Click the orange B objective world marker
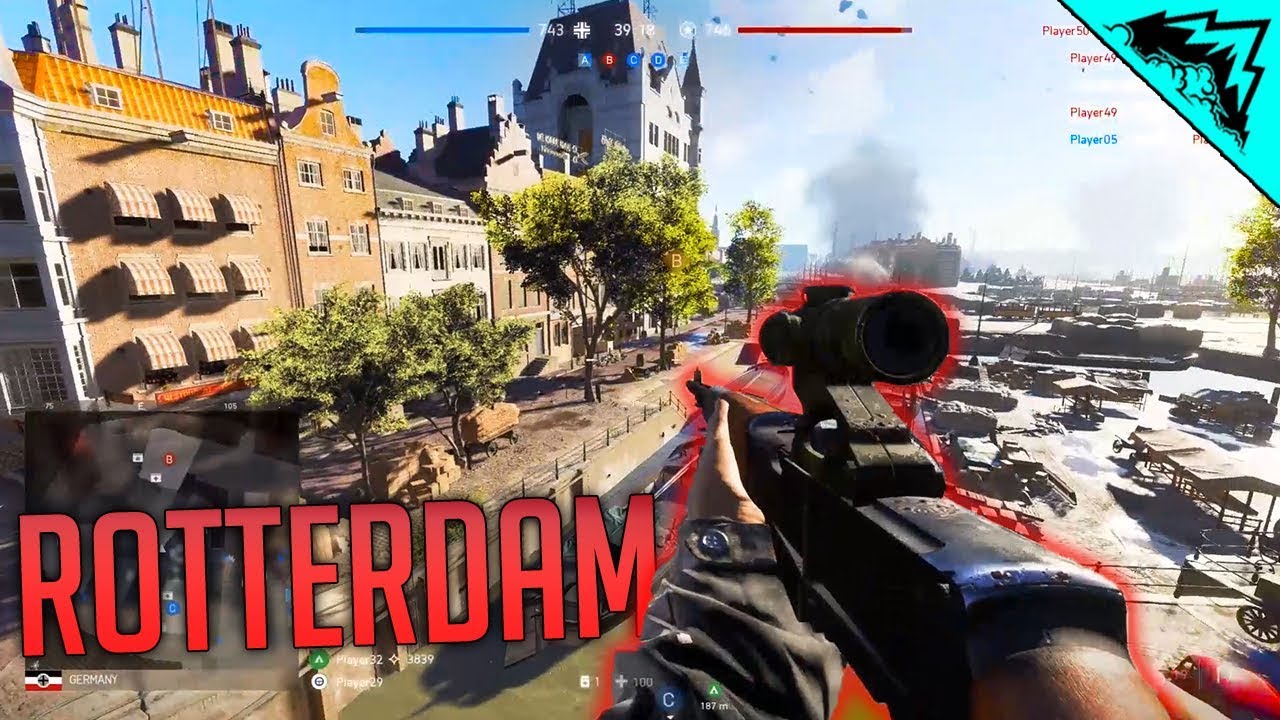 (x=676, y=261)
